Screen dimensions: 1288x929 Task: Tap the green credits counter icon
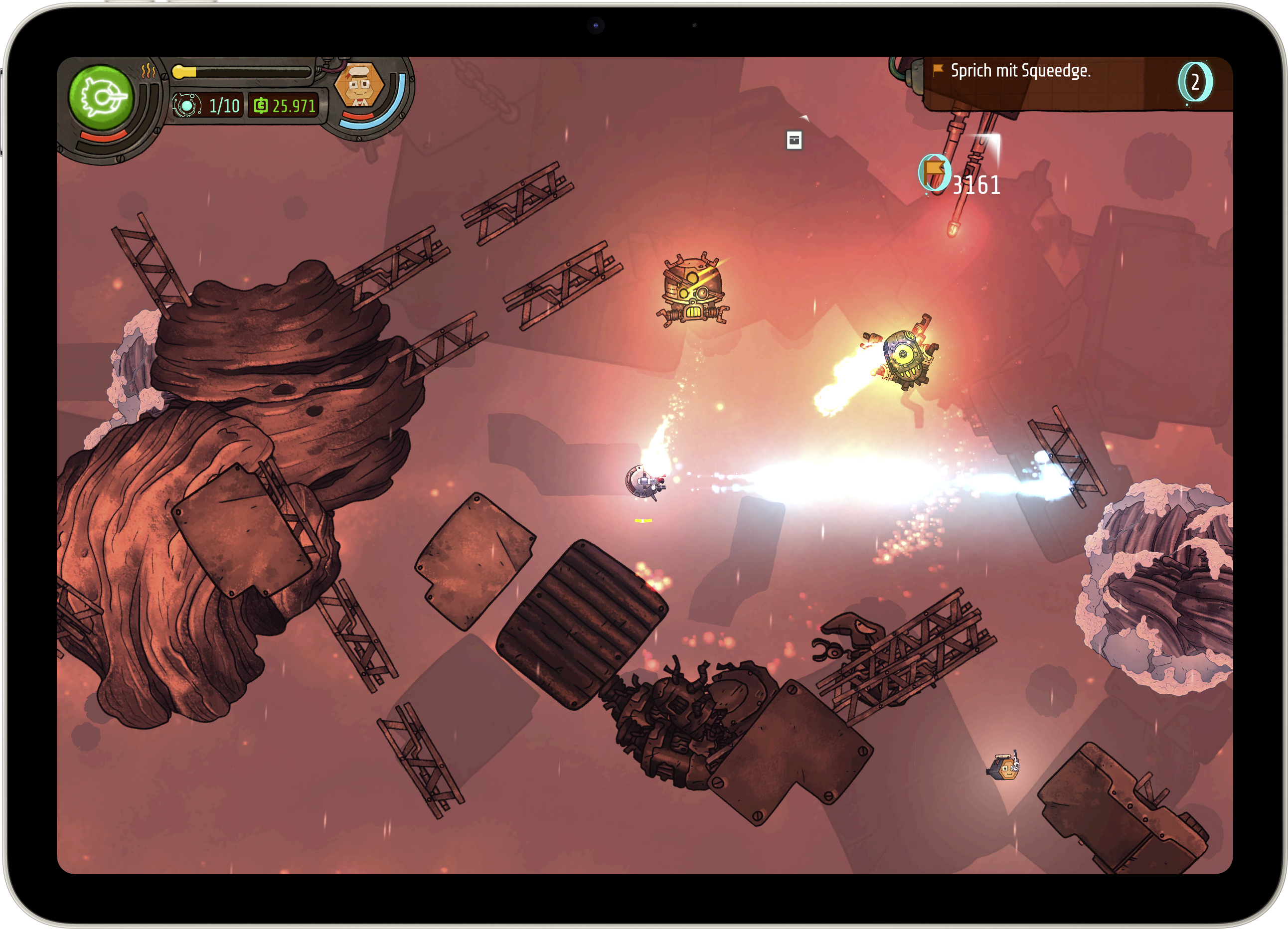pos(261,106)
